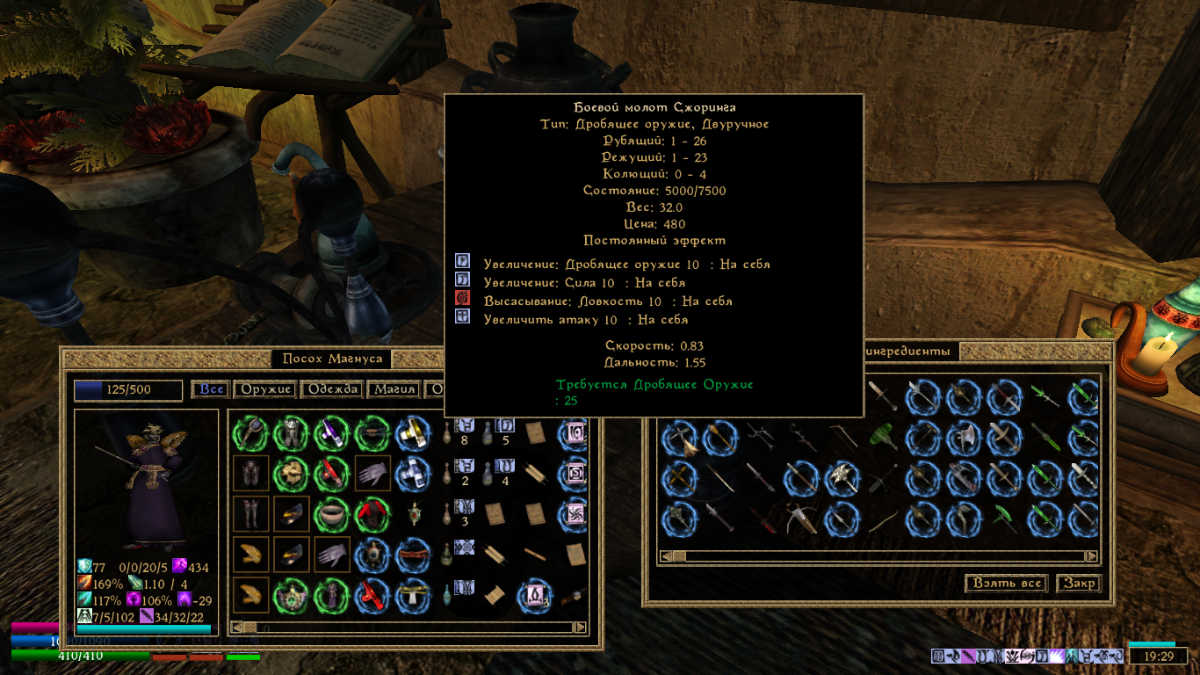The image size is (1200, 675).
Task: Select the enchanted spiked mace in the container
Action: [839, 478]
